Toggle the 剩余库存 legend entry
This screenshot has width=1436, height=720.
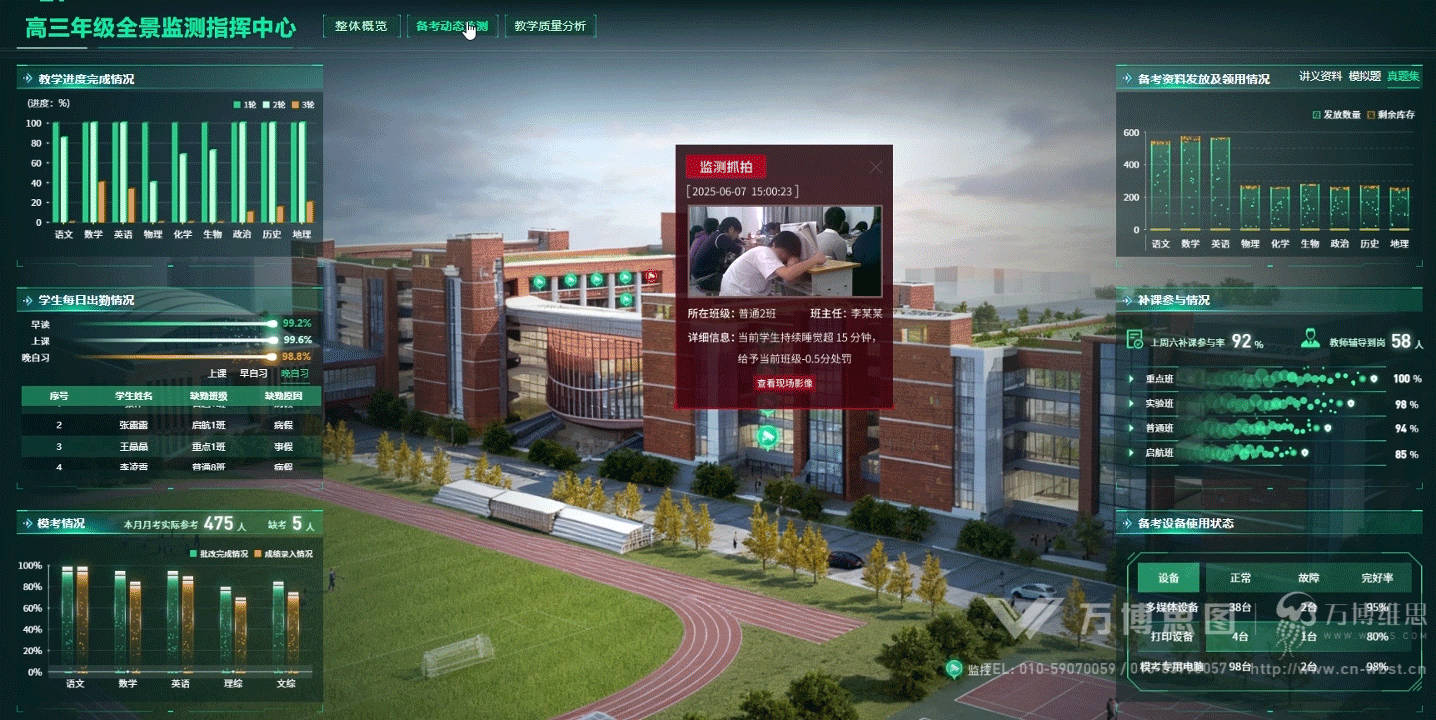(x=1390, y=115)
